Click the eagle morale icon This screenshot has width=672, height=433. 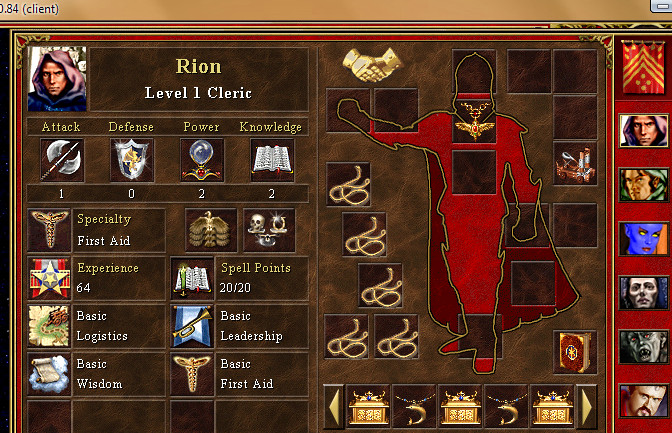pos(211,229)
